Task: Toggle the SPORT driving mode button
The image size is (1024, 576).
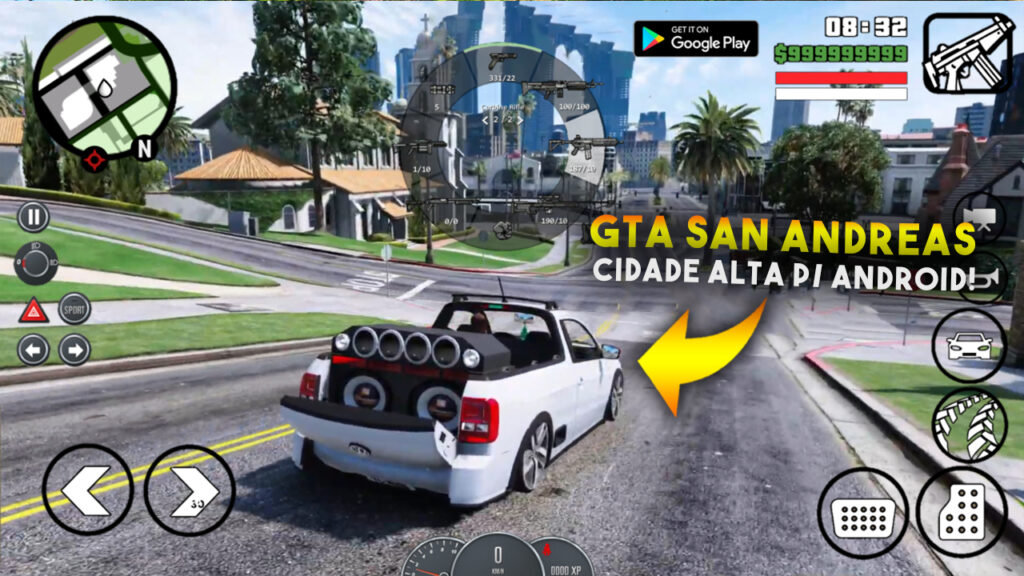Action: click(74, 309)
